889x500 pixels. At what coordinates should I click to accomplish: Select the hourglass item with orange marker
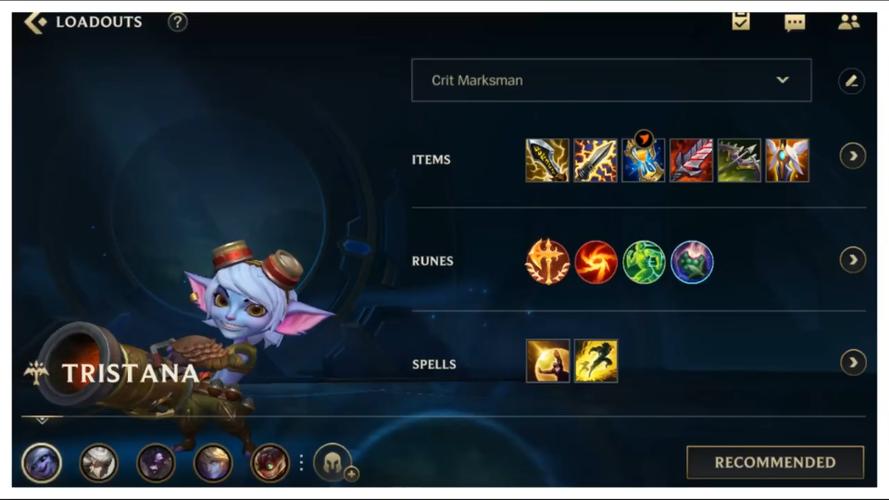click(x=643, y=160)
